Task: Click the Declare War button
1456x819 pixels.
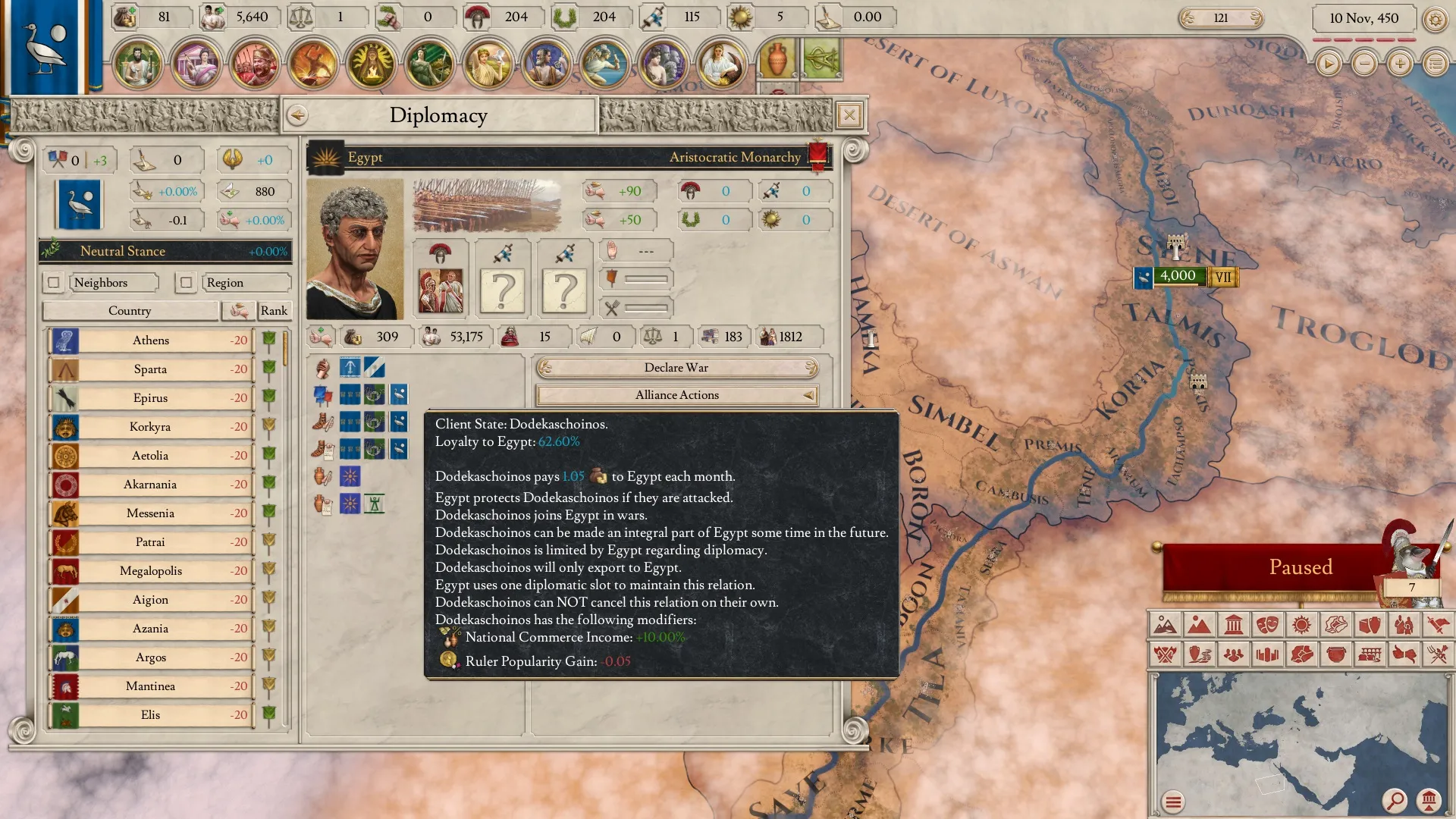Action: click(676, 368)
